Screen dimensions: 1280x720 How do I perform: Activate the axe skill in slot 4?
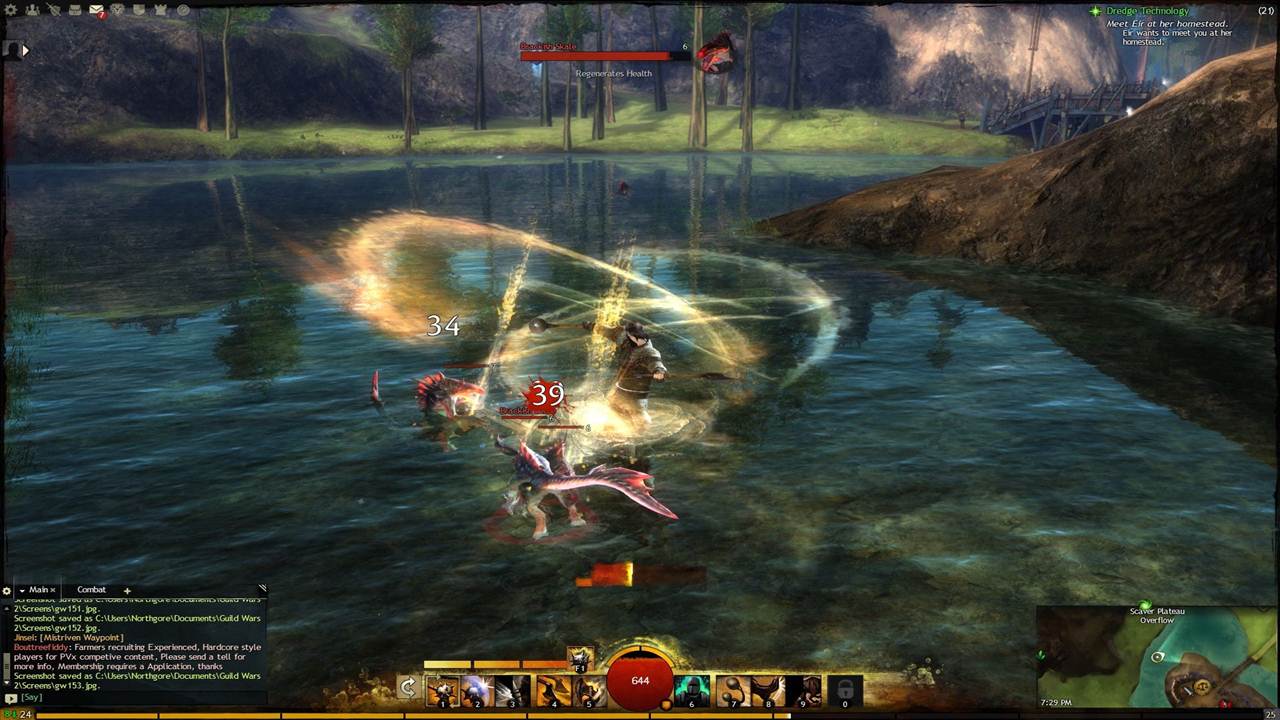553,689
